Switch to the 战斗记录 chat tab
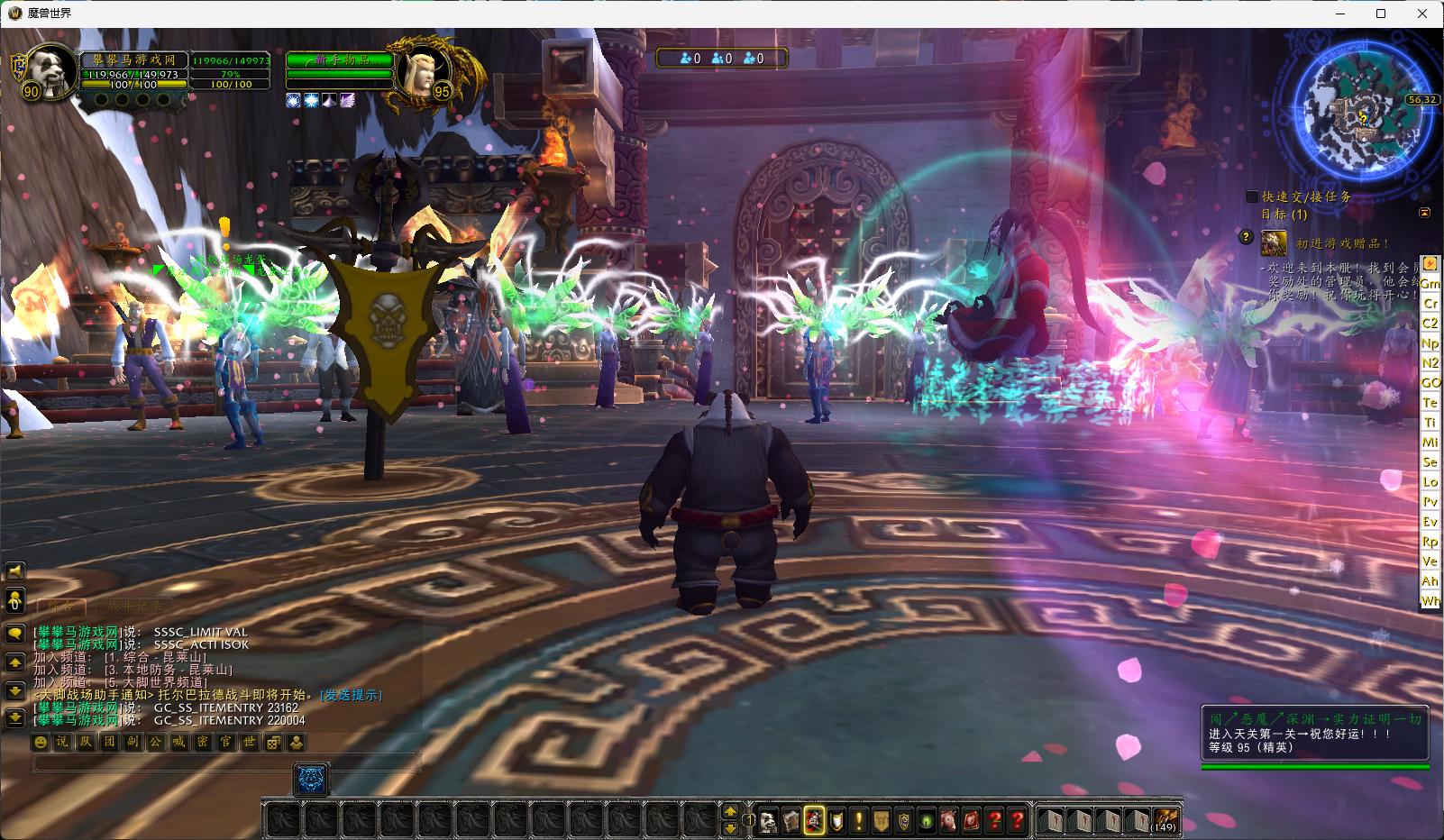The height and width of the screenshot is (840, 1444). (x=135, y=607)
